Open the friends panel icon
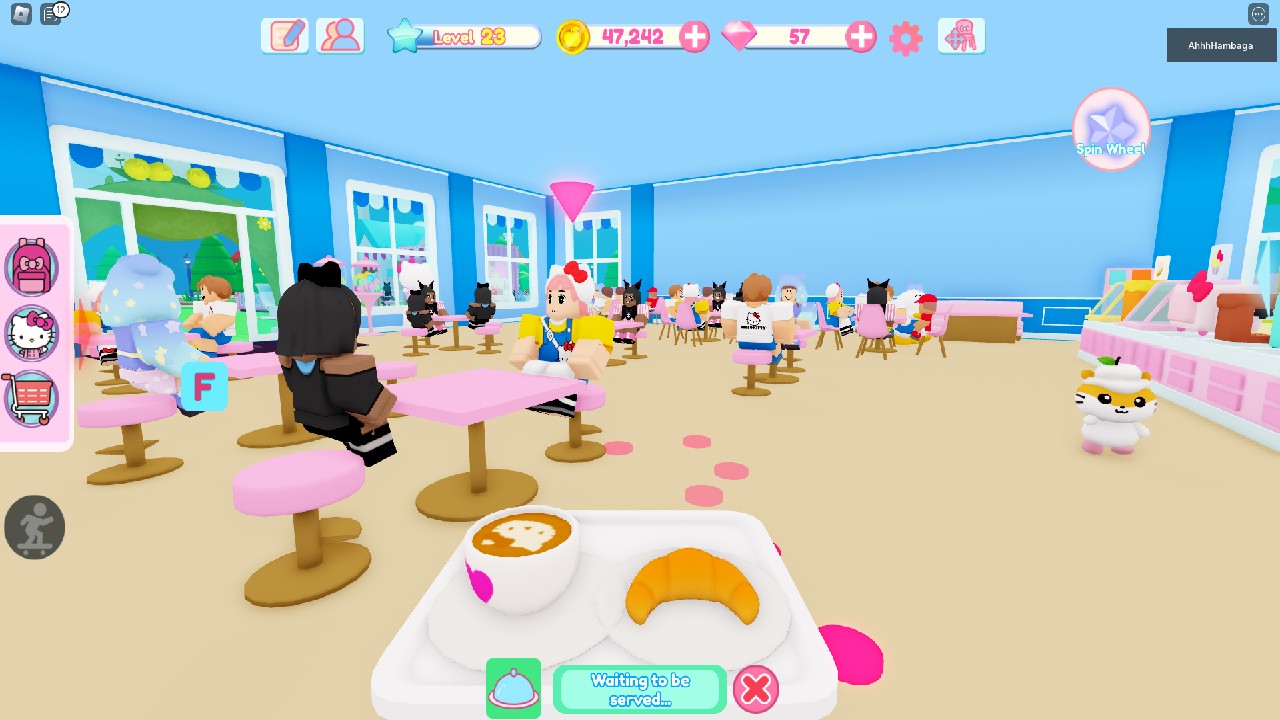1280x720 pixels. 340,36
